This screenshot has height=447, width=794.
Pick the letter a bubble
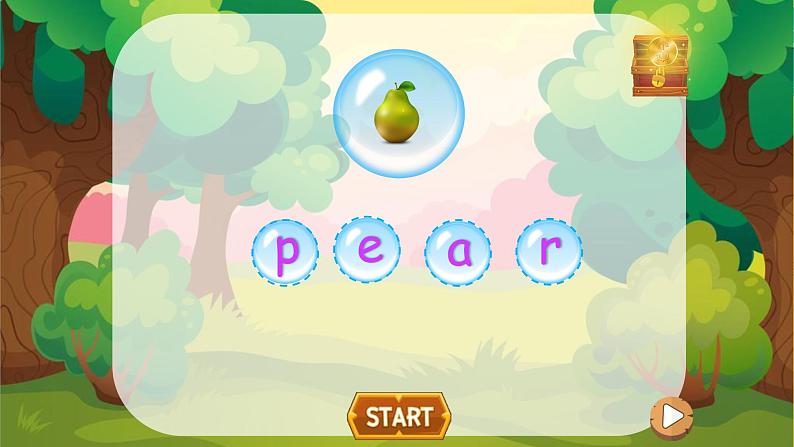click(x=457, y=252)
